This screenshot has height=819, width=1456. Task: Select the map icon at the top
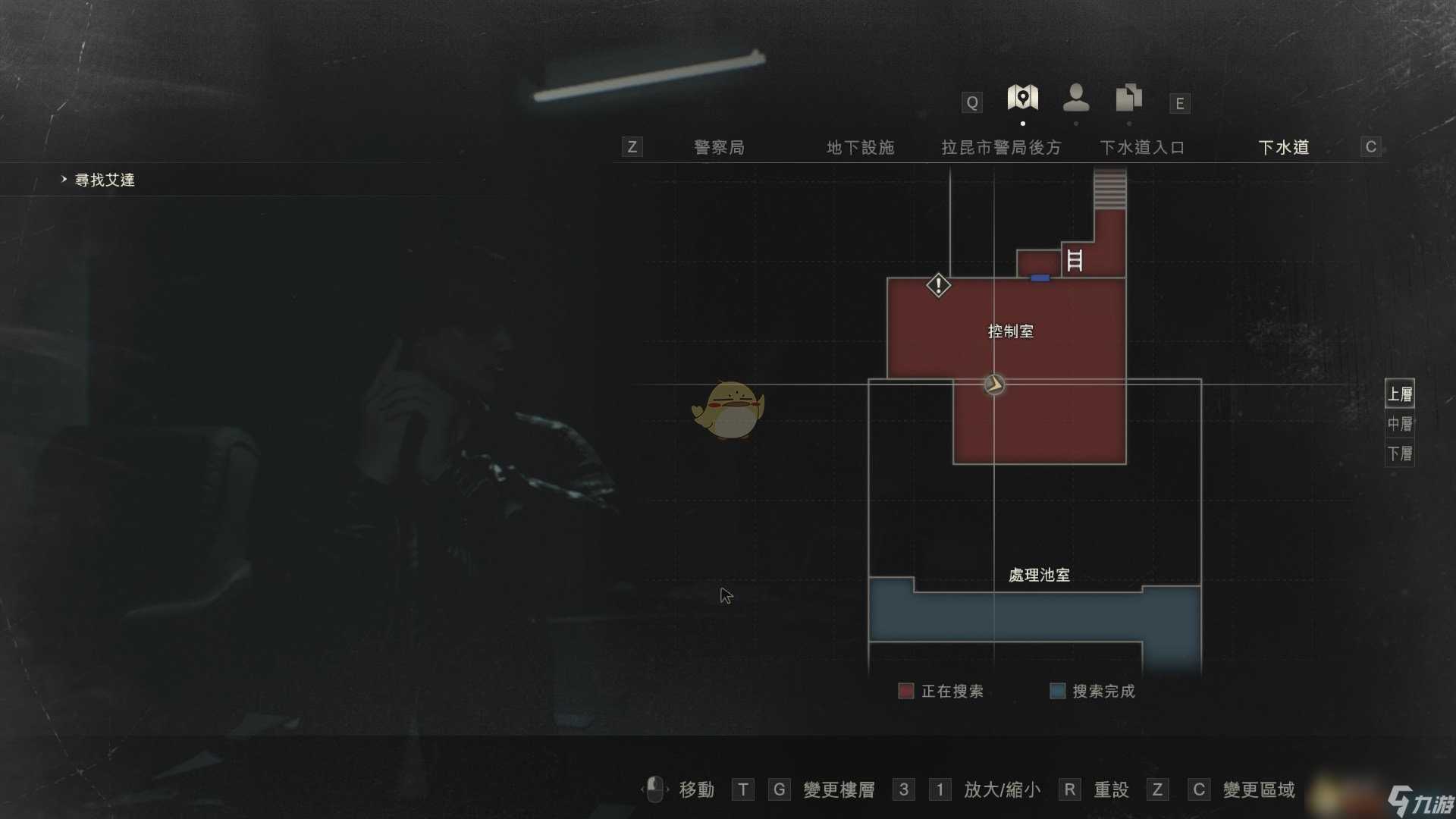(1022, 97)
